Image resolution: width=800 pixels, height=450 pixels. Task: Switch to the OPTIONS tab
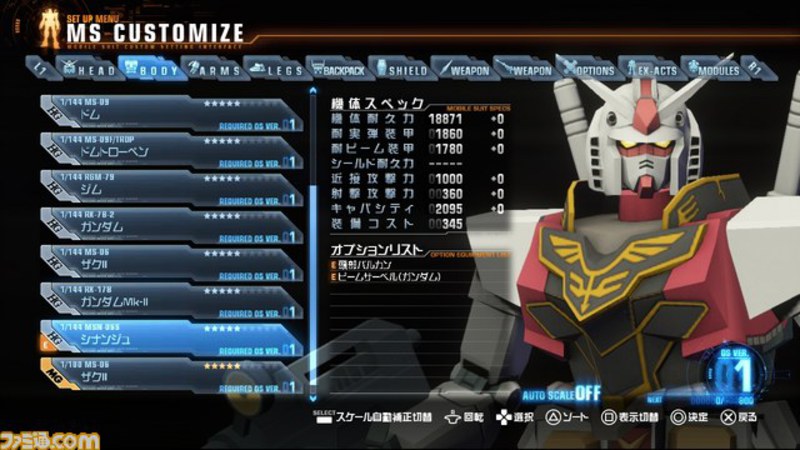(588, 70)
